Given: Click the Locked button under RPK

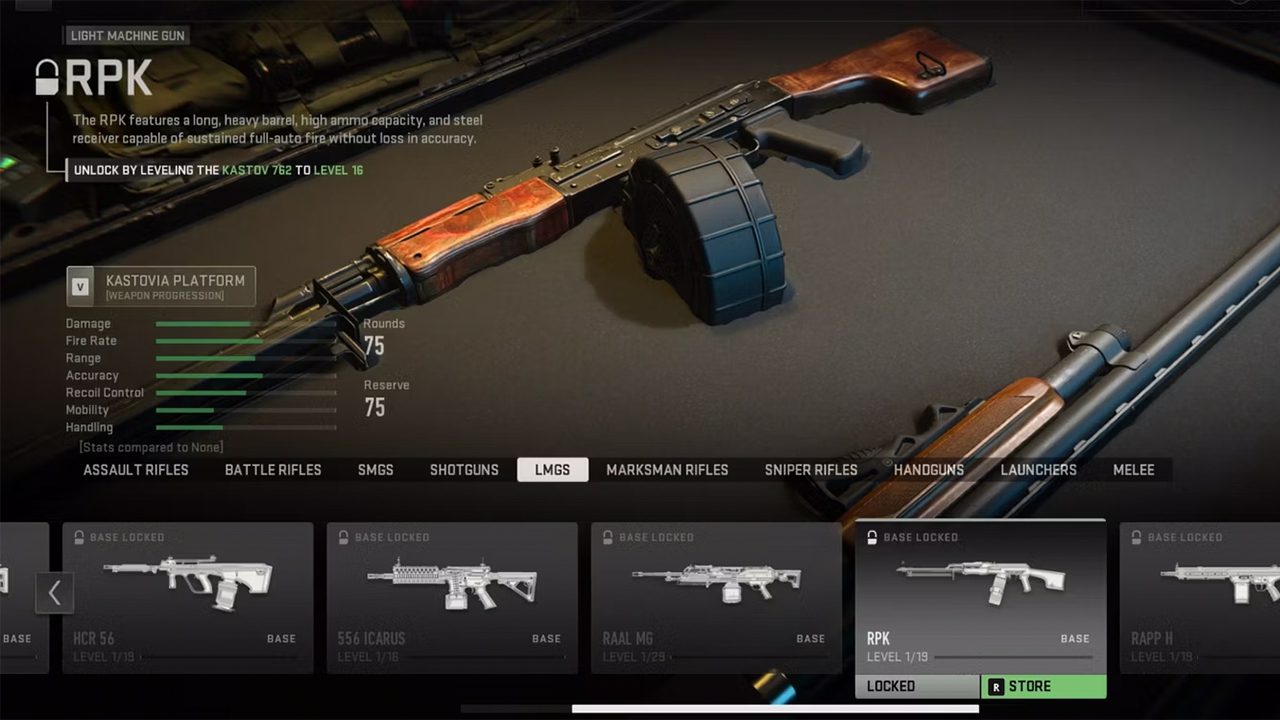Looking at the screenshot, I should (917, 687).
